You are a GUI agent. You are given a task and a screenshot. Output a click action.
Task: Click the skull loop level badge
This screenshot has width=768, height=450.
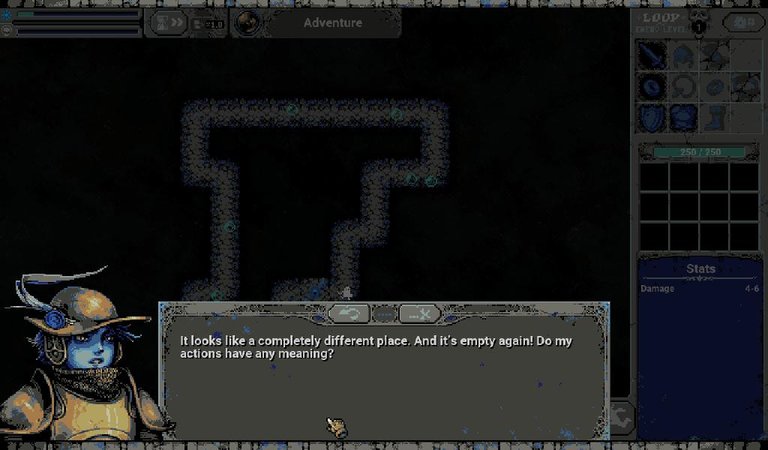pos(699,26)
